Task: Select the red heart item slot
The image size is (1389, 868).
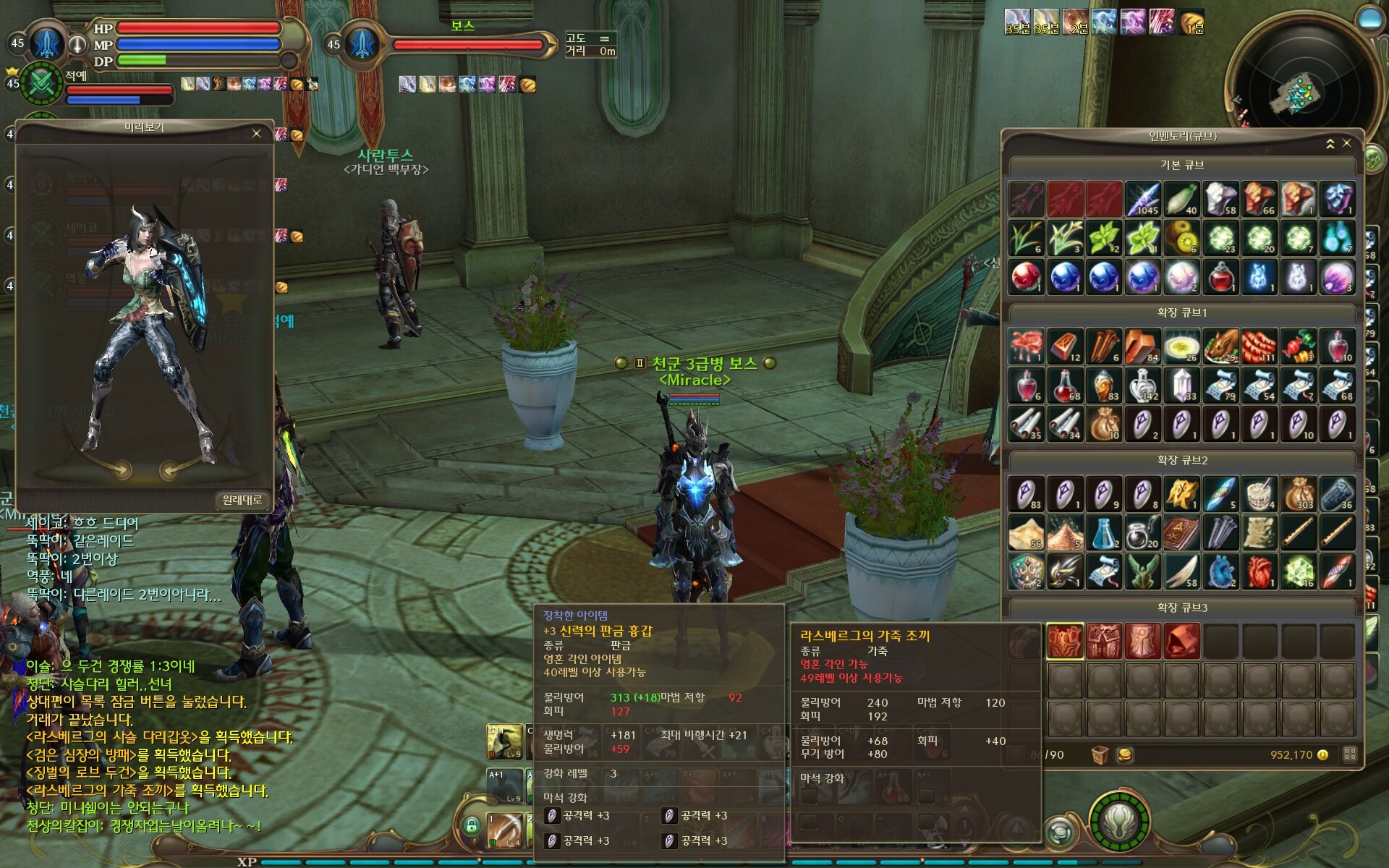Action: point(1260,572)
